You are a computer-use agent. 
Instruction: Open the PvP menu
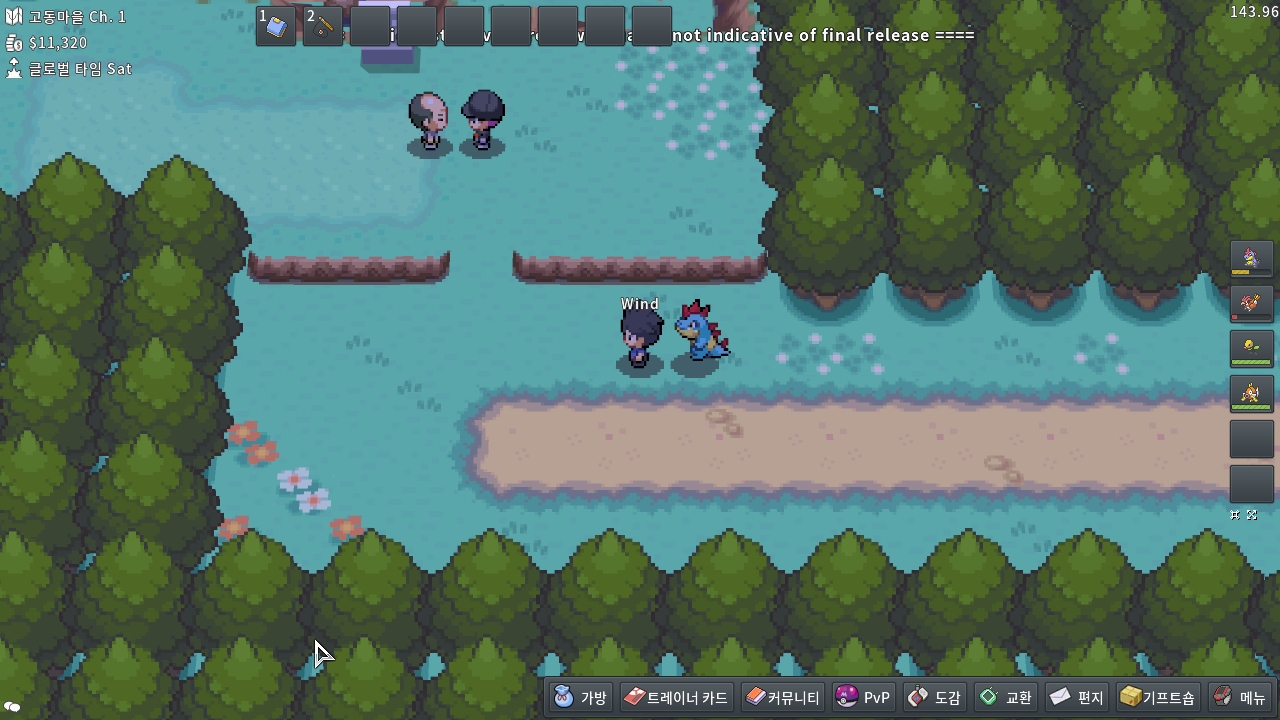(x=863, y=697)
